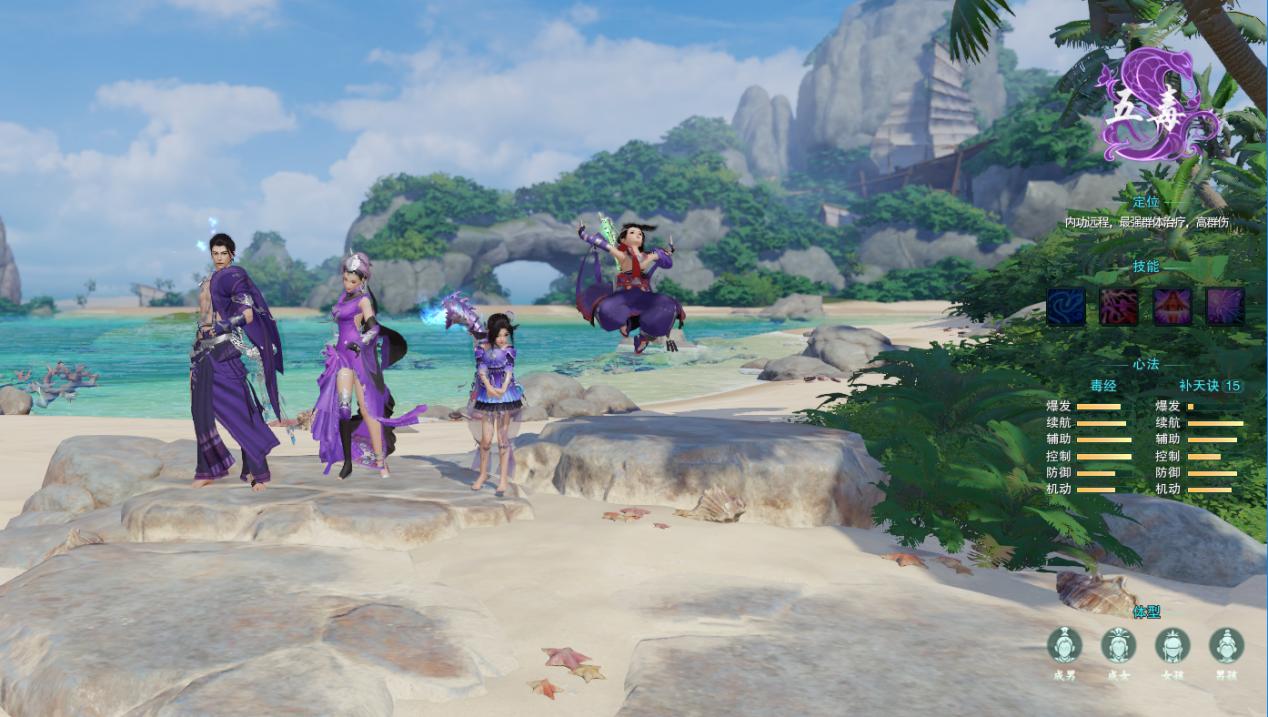Screen dimensions: 1268x717
Task: Choose the 成女 adult female body type
Action: tap(1118, 646)
